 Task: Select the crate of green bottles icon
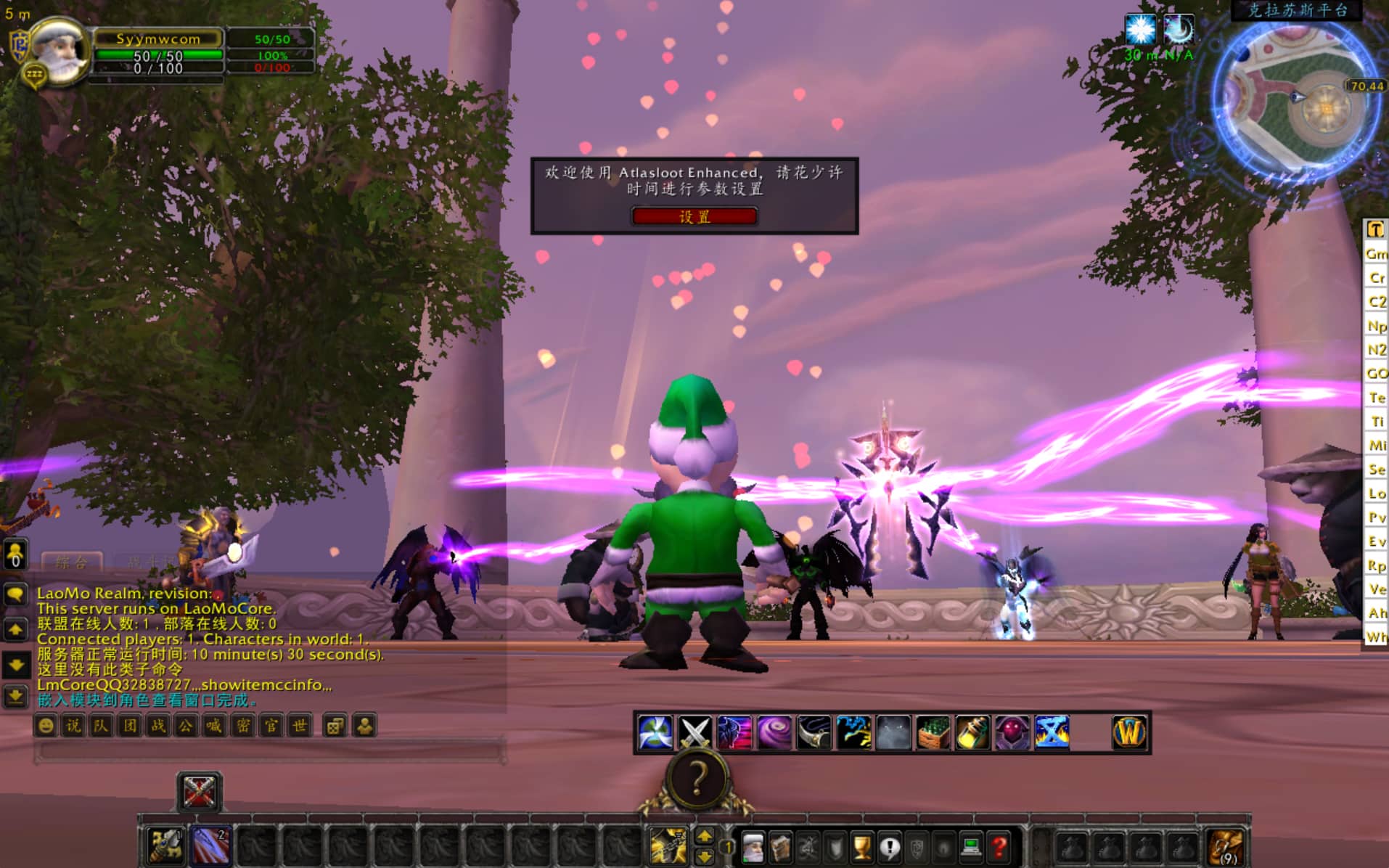click(x=933, y=732)
